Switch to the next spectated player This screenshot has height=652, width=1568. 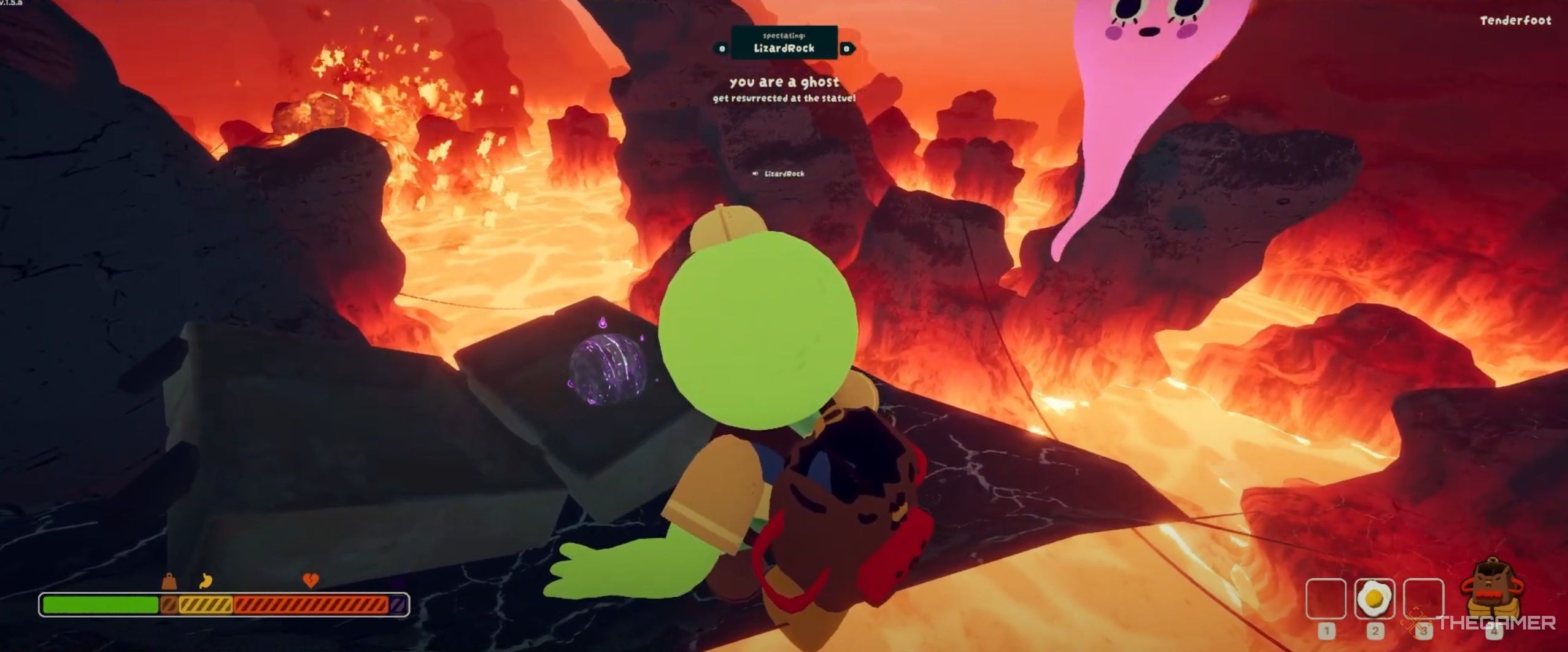(x=847, y=49)
